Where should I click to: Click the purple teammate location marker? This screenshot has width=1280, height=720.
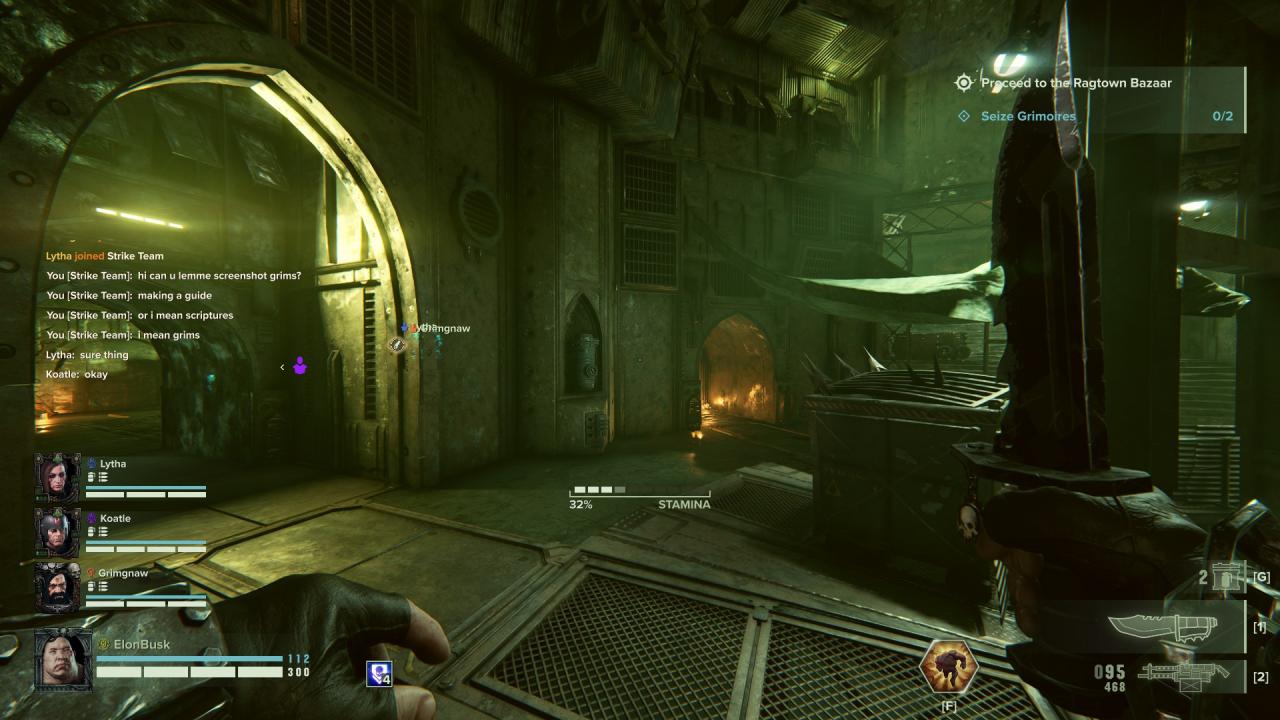[300, 366]
